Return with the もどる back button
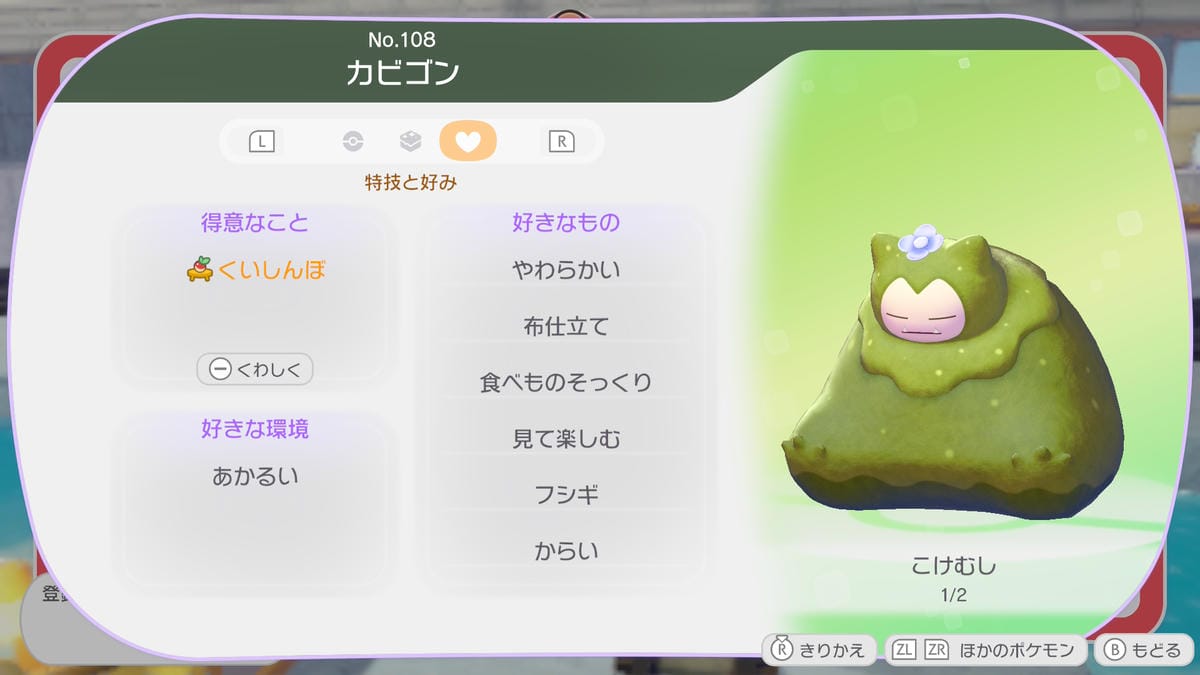This screenshot has width=1200, height=675. click(x=1145, y=650)
